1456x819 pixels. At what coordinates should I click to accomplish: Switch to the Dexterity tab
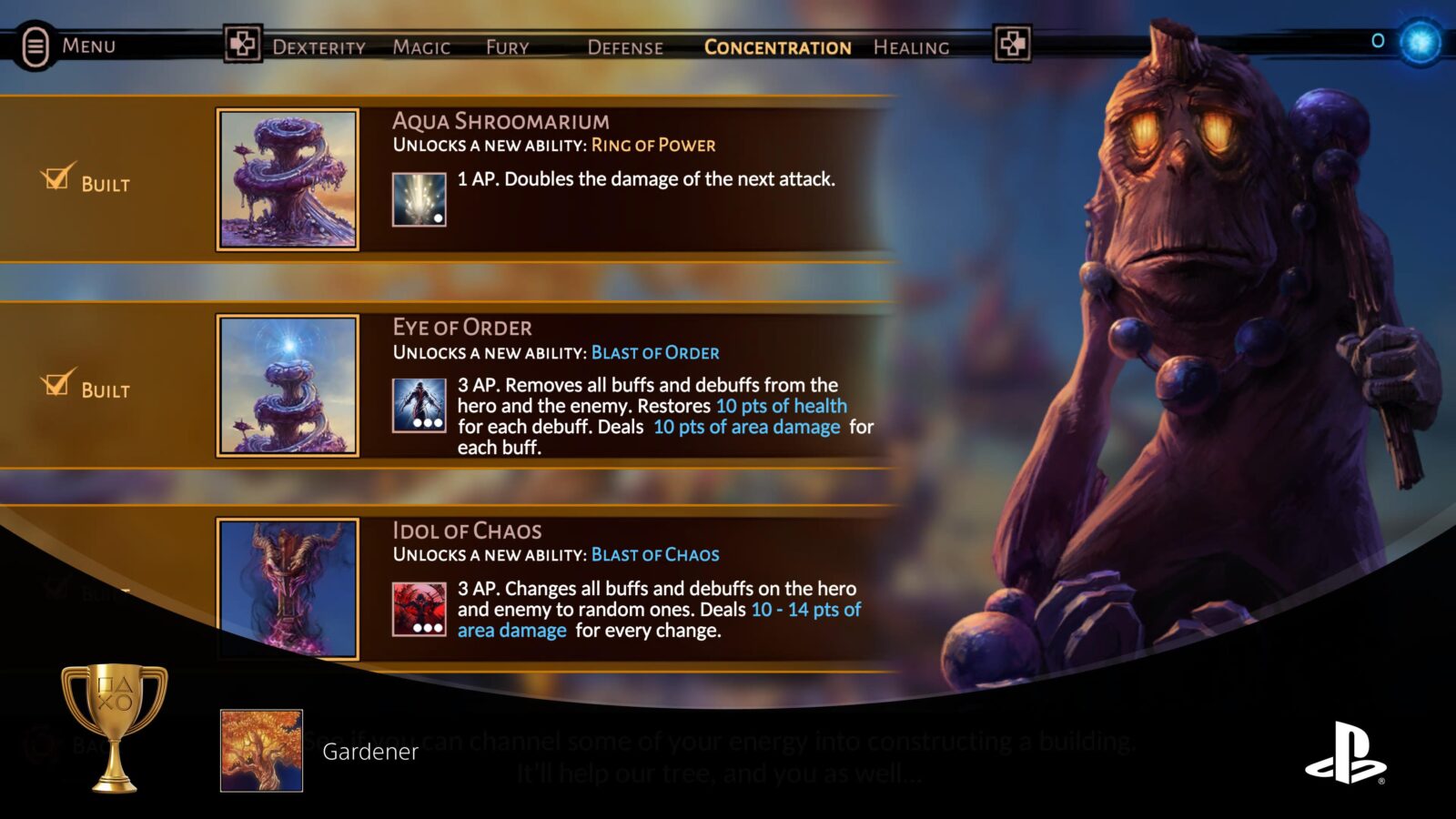pyautogui.click(x=318, y=47)
